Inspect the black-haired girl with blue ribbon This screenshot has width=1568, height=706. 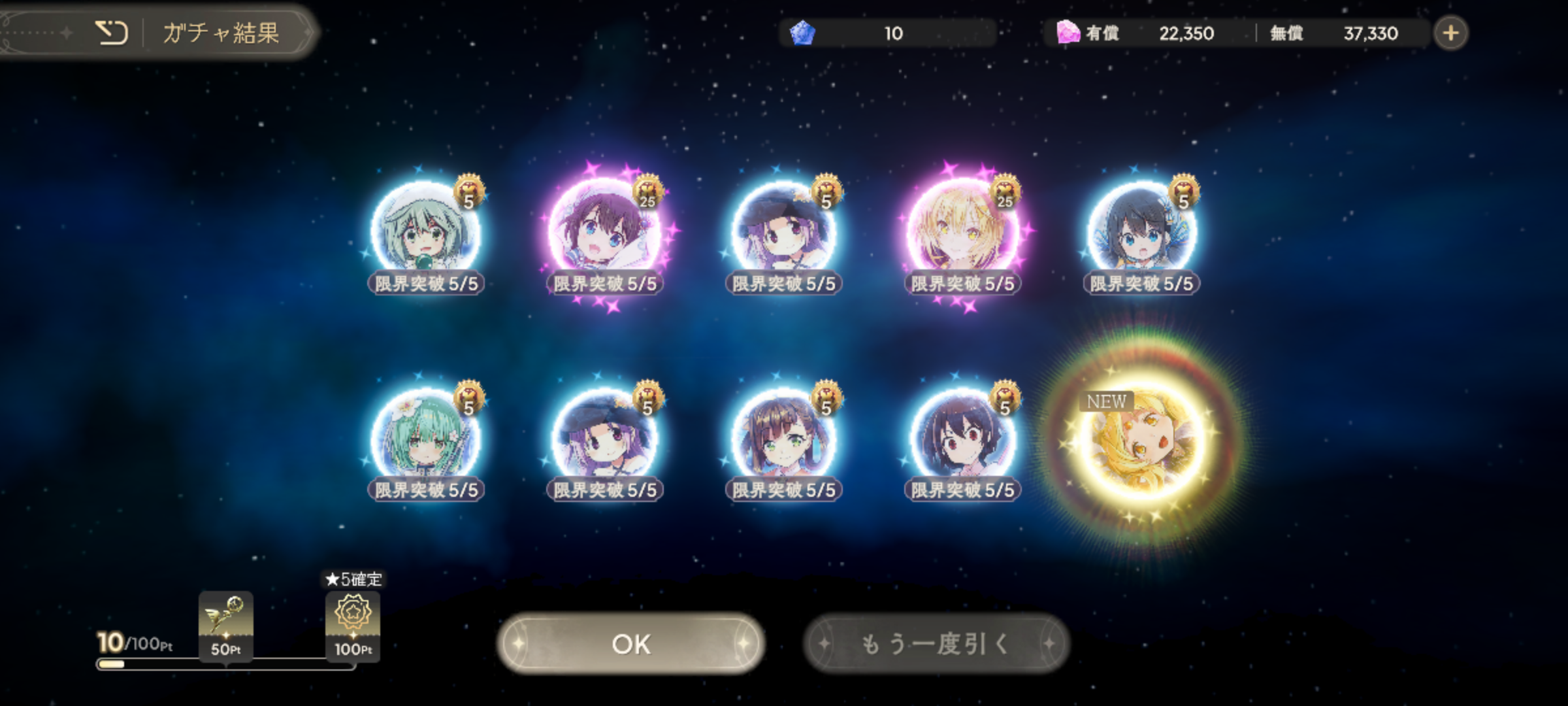coord(1141,233)
